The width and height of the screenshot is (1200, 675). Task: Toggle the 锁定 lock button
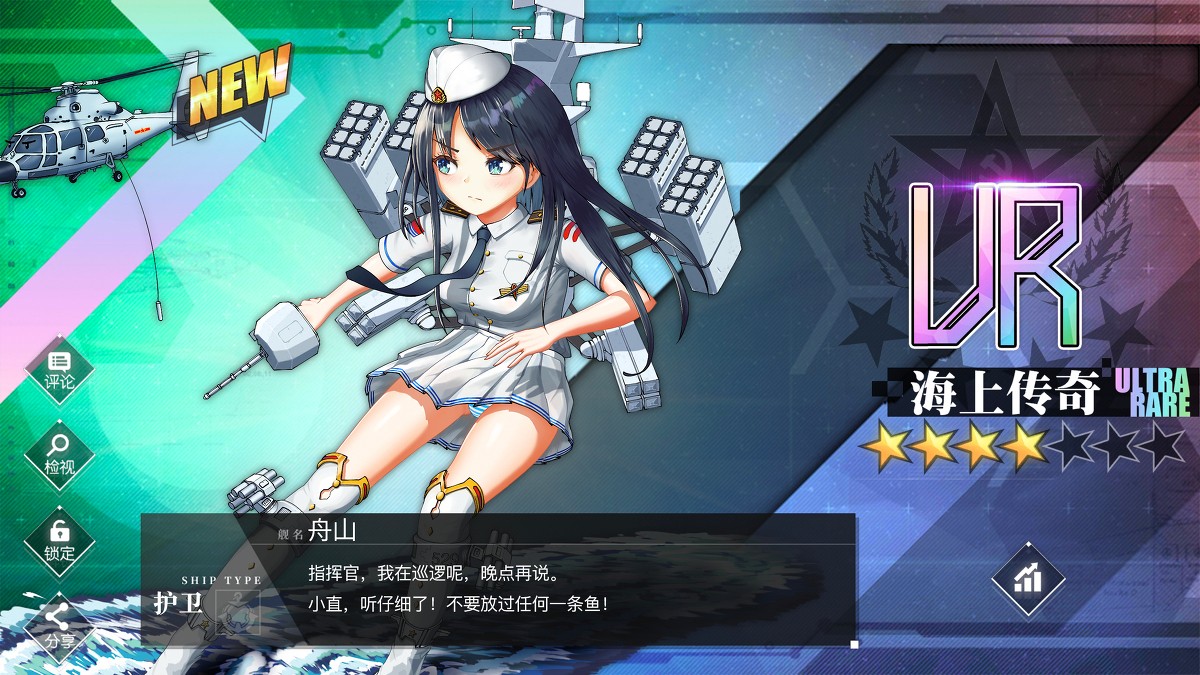pyautogui.click(x=59, y=541)
